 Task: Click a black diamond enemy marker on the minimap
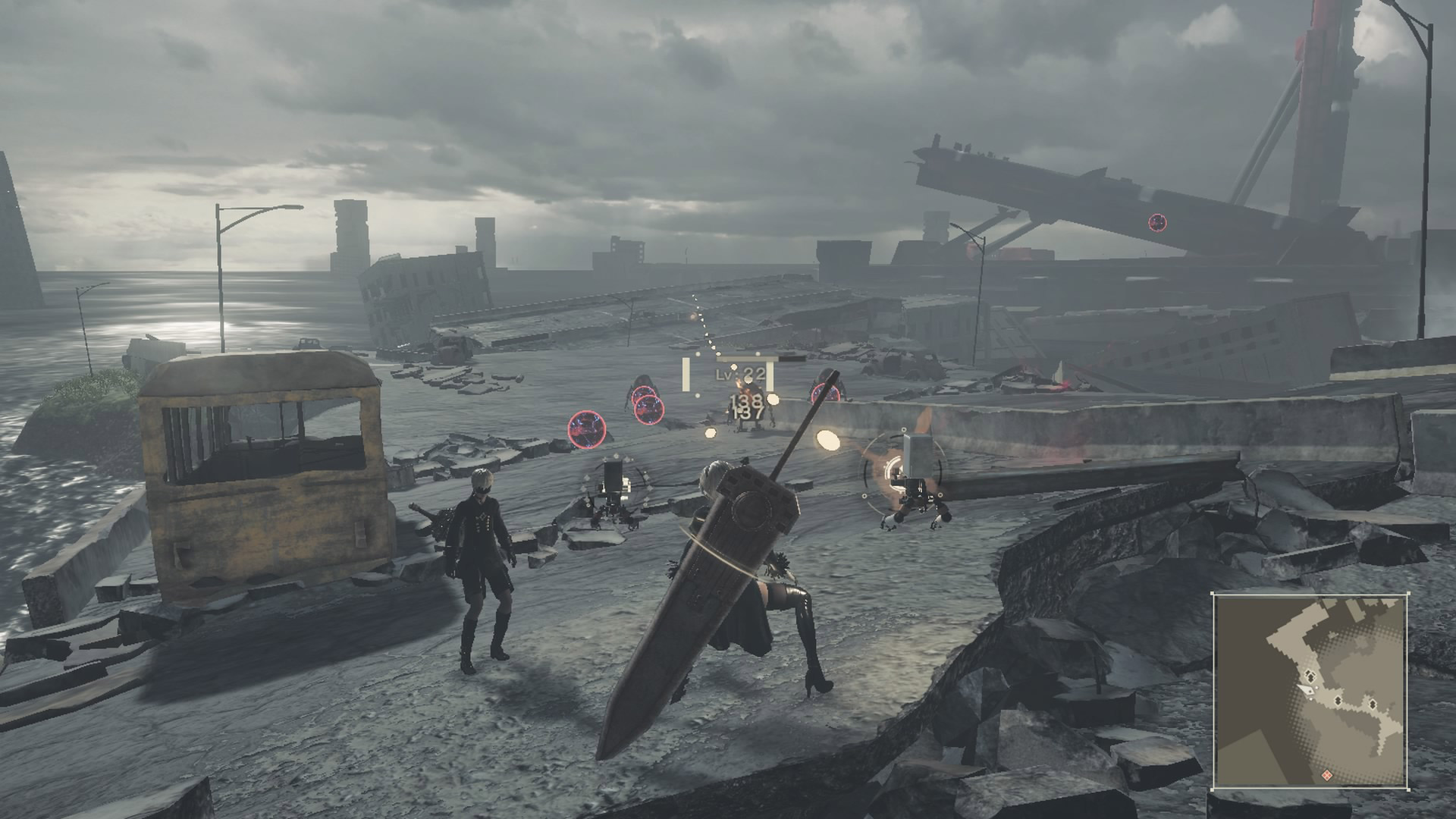(x=1338, y=701)
